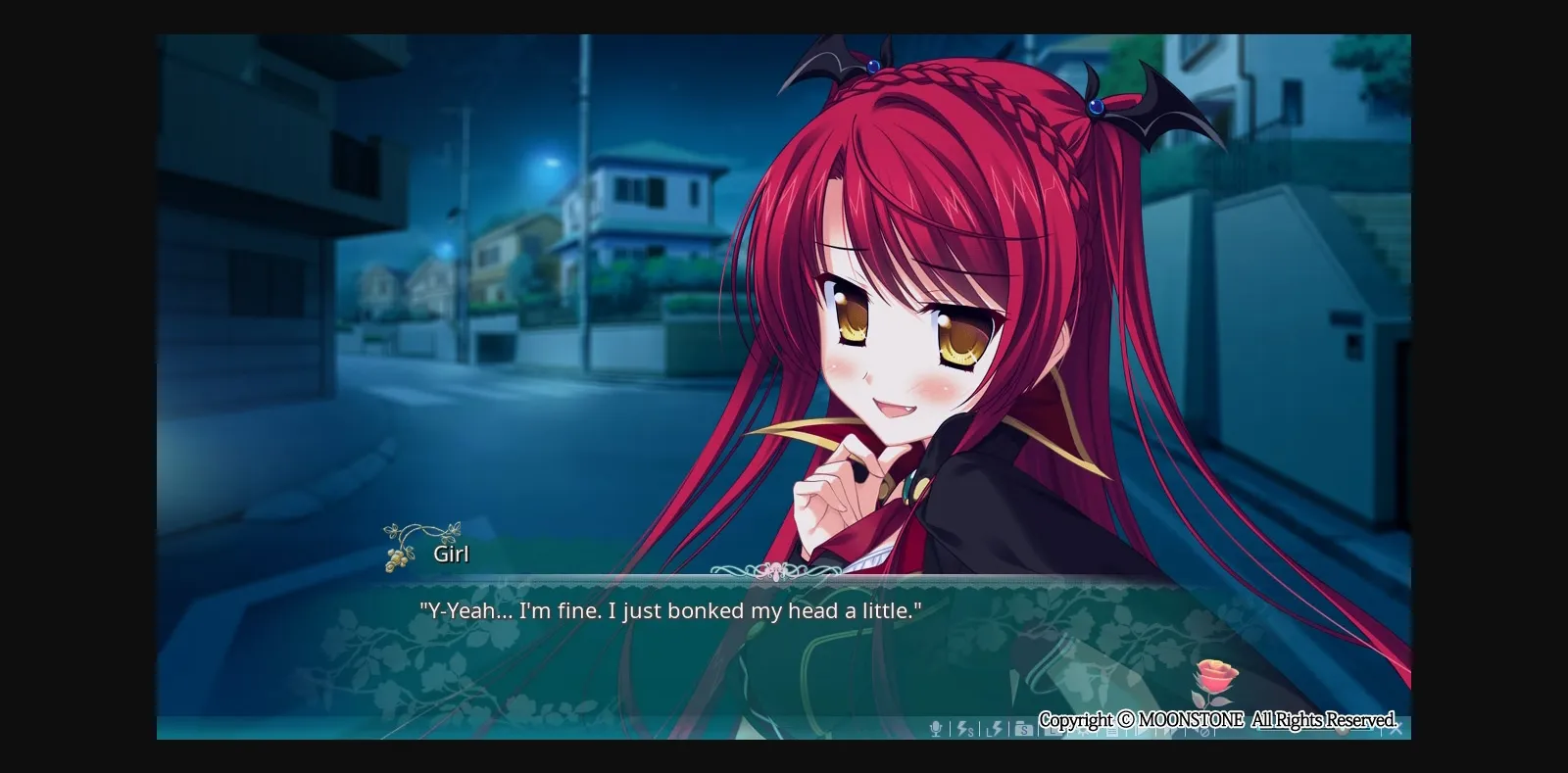This screenshot has height=773, width=1568.
Task: Quick load using the lightning-L icon
Action: pos(993,730)
